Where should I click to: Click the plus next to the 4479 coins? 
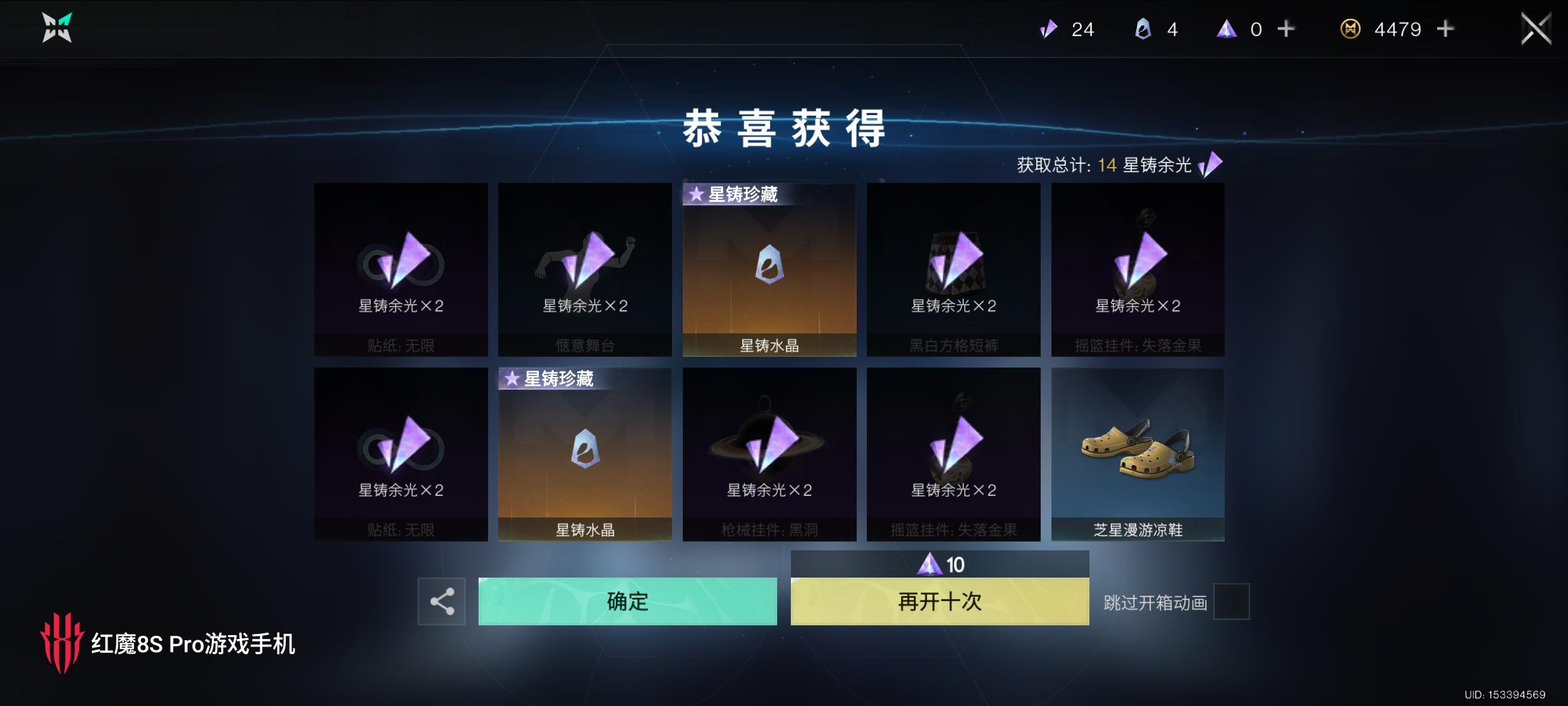[1445, 29]
